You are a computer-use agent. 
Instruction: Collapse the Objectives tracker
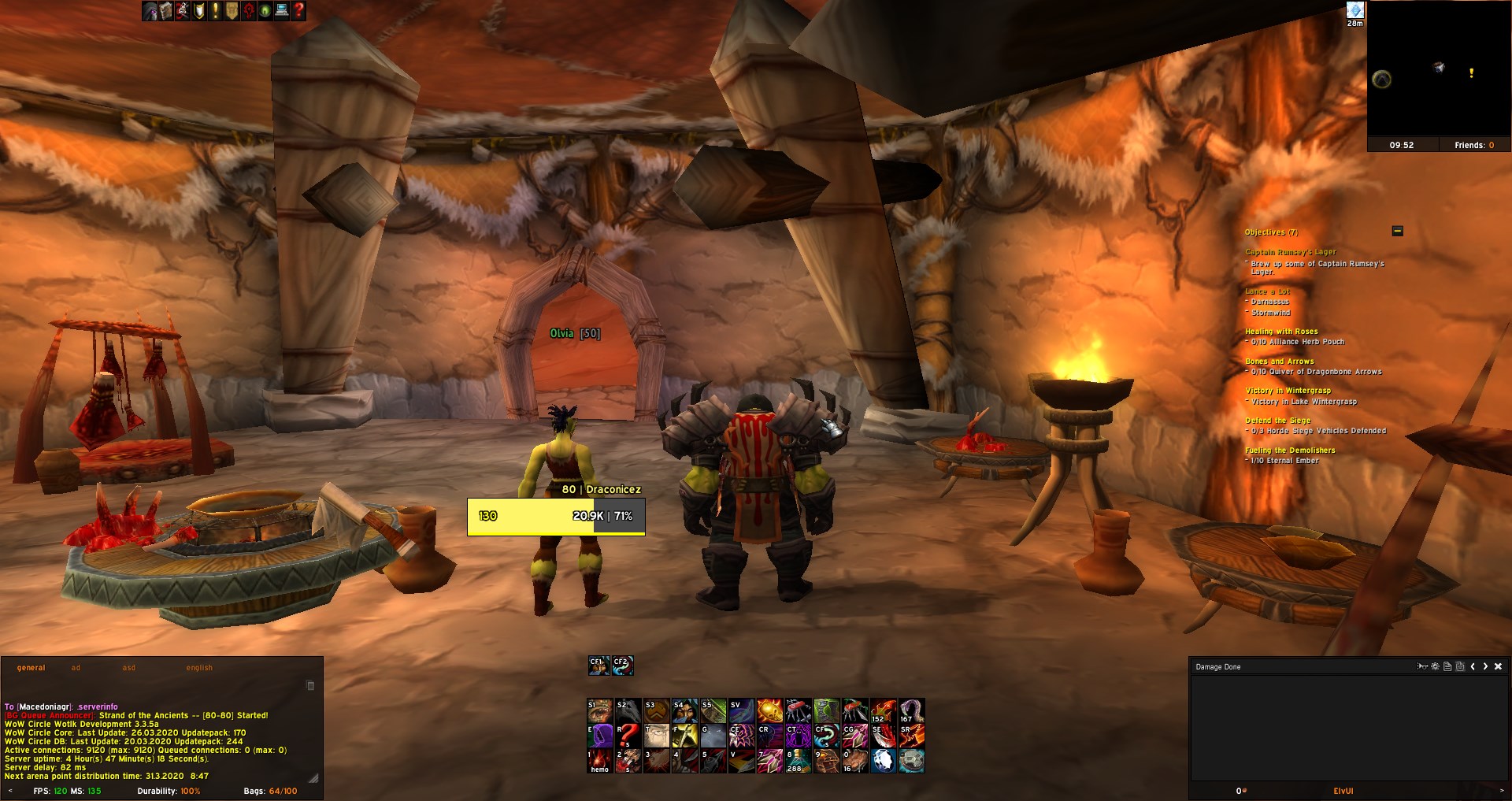(1398, 231)
